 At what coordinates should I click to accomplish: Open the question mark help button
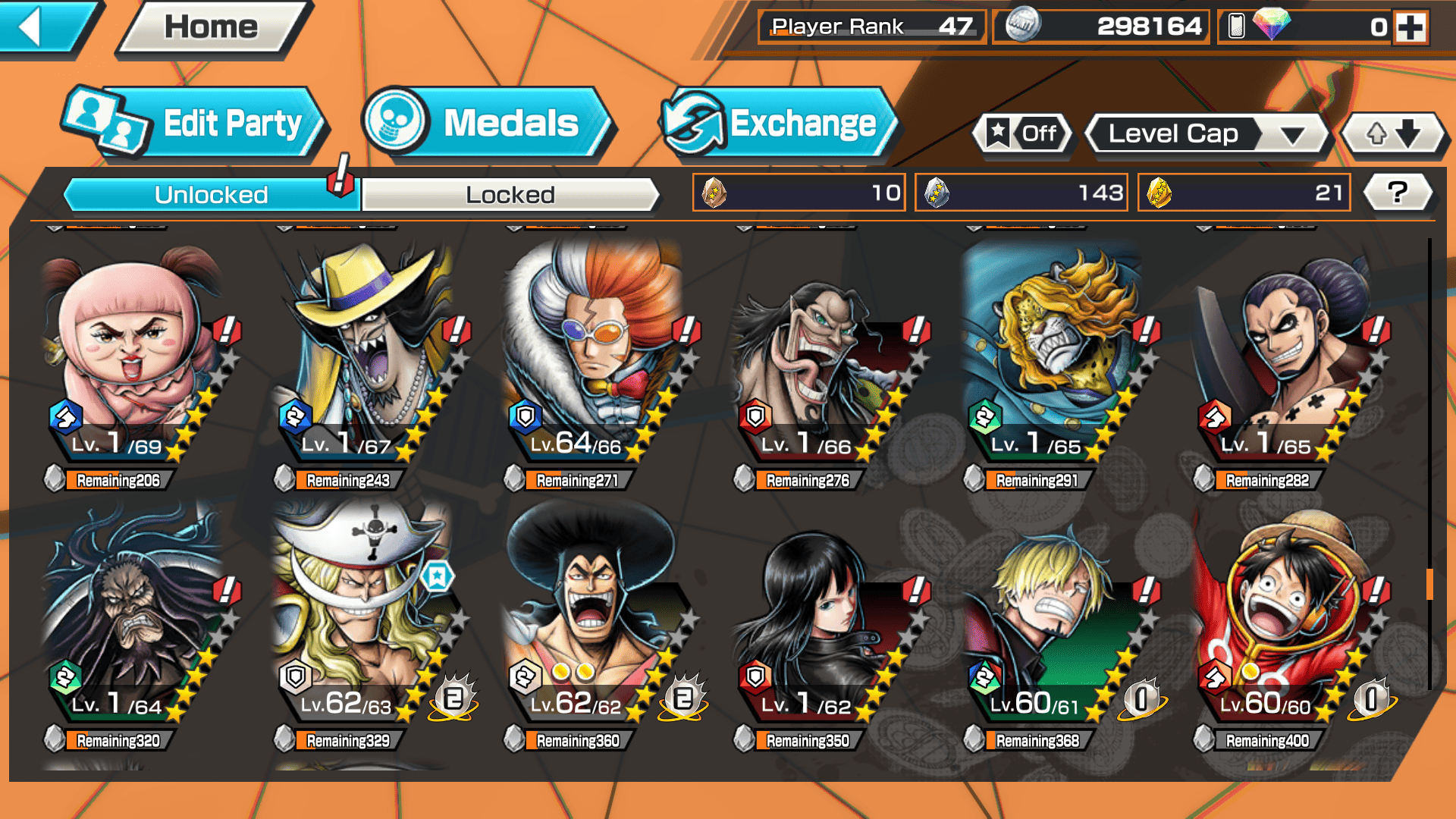pyautogui.click(x=1397, y=193)
